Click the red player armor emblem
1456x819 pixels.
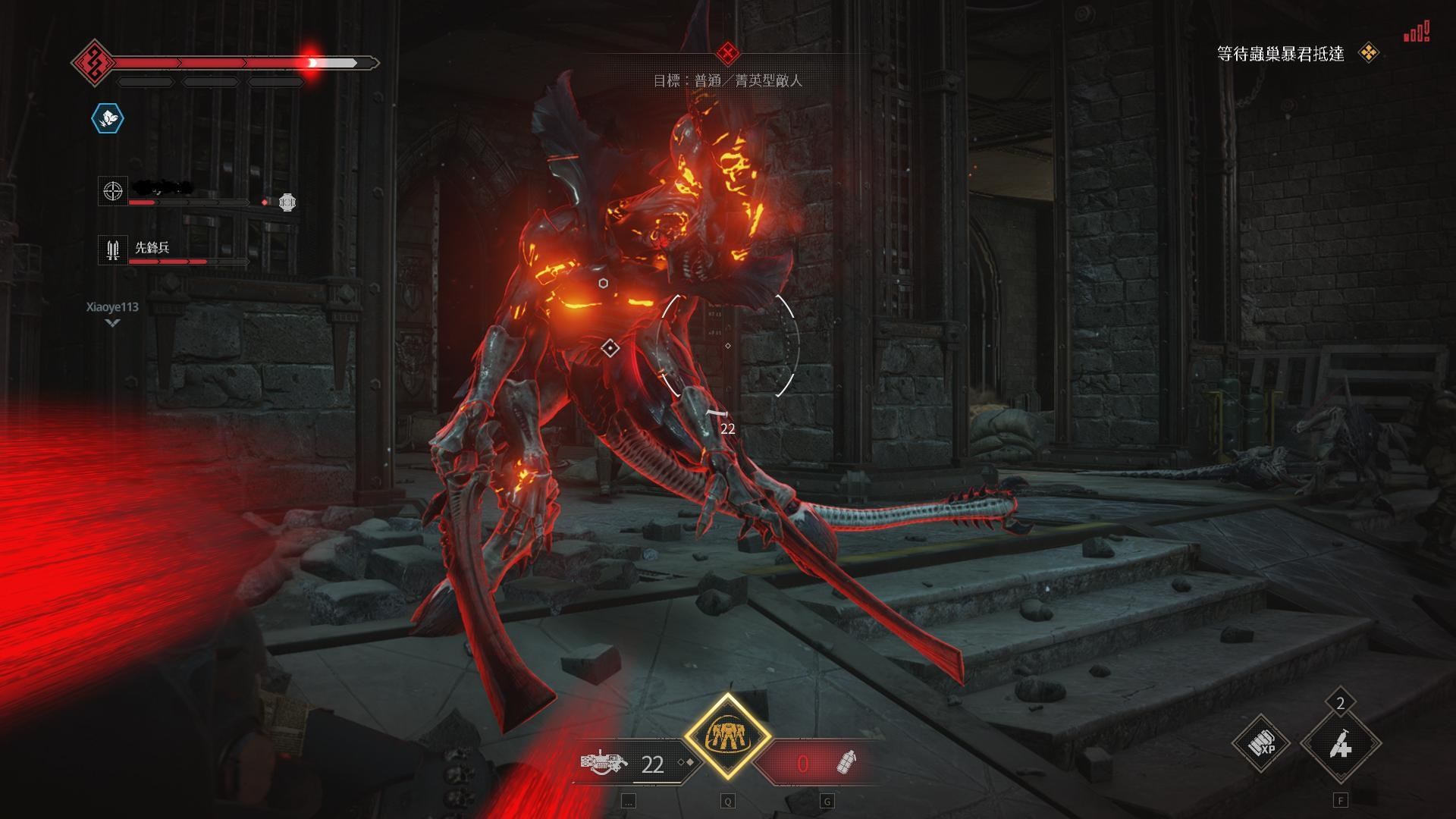93,62
